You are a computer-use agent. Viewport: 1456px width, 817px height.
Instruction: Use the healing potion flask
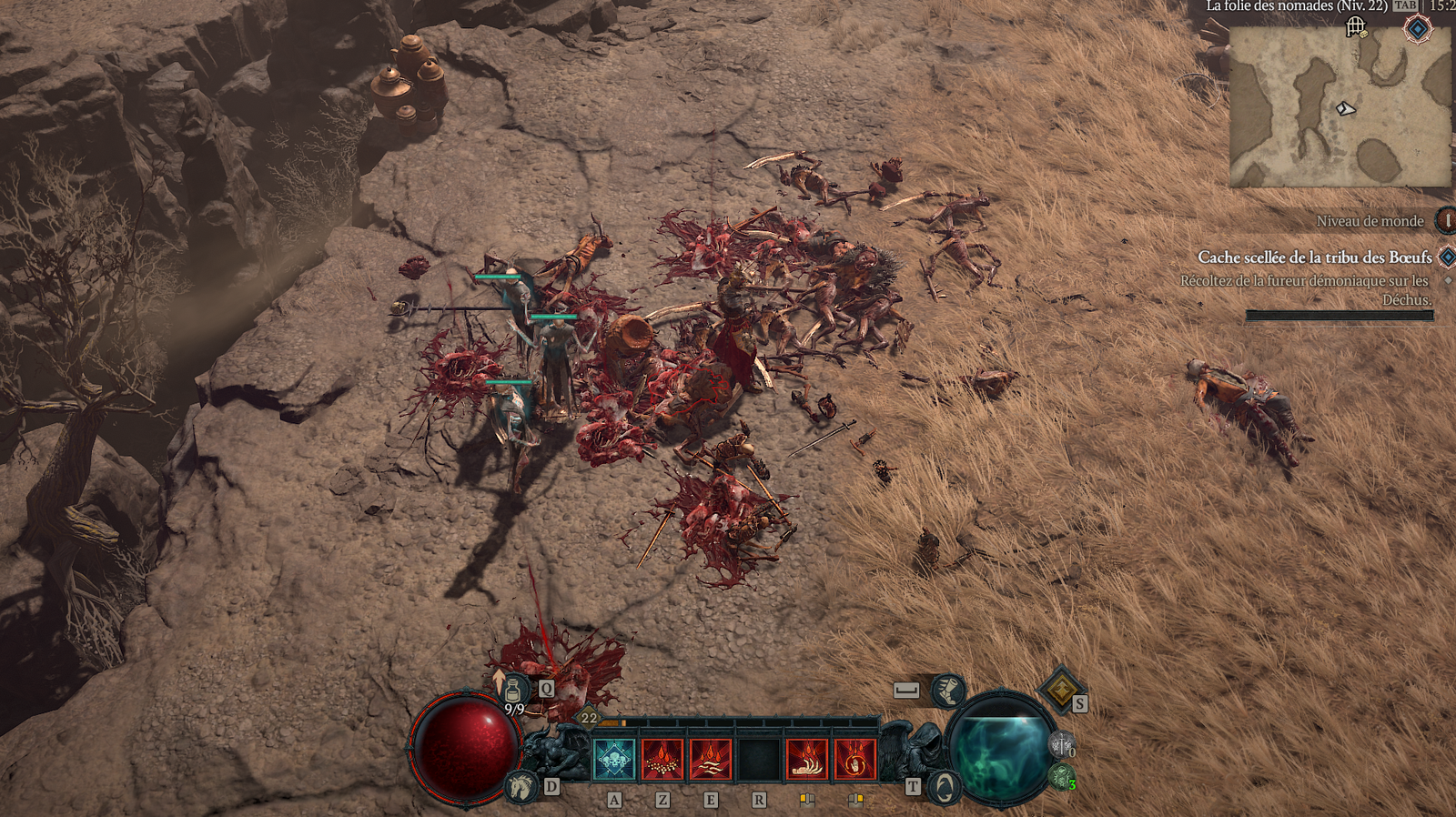pos(515,690)
